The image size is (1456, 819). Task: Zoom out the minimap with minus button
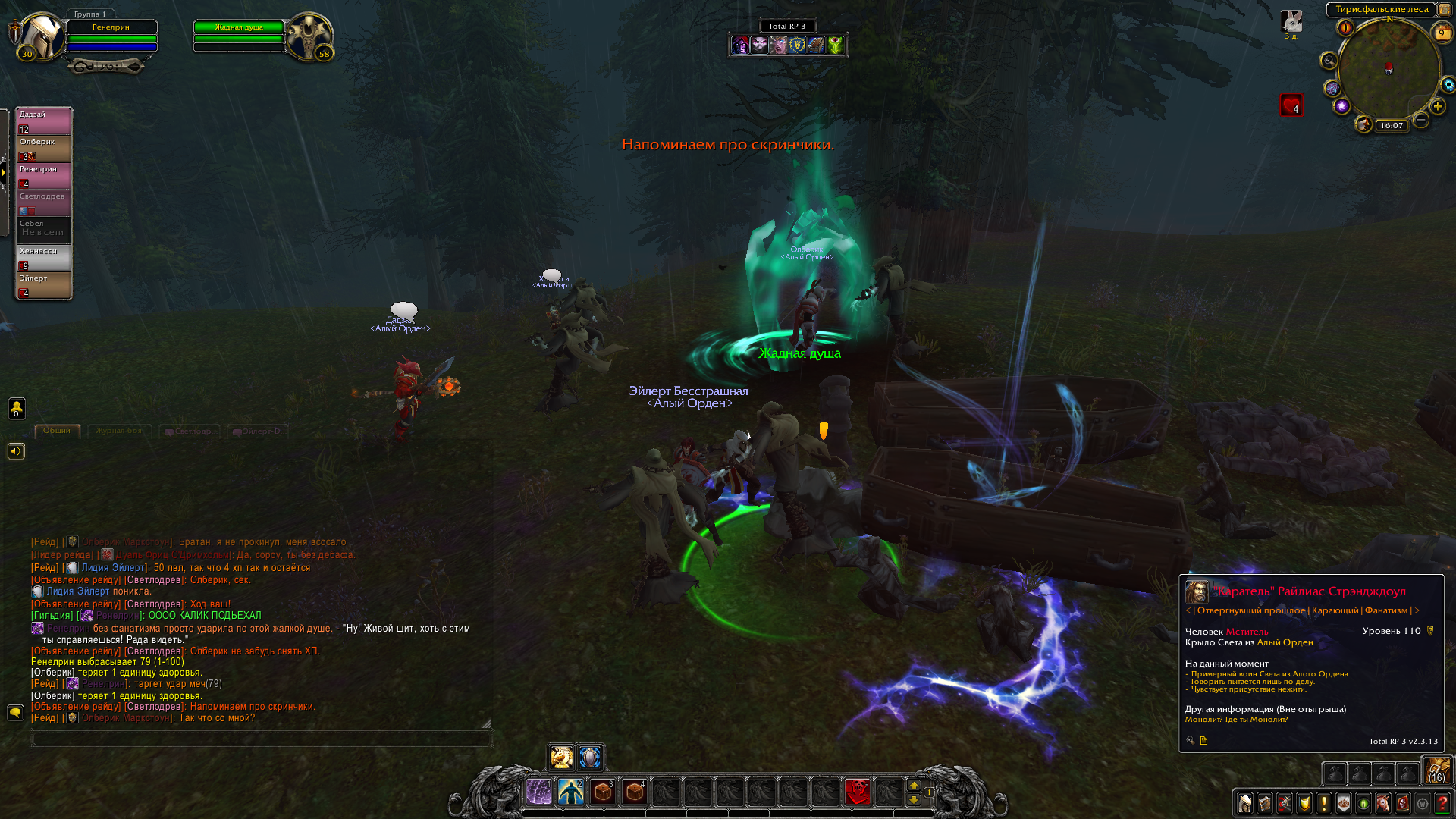click(1422, 120)
